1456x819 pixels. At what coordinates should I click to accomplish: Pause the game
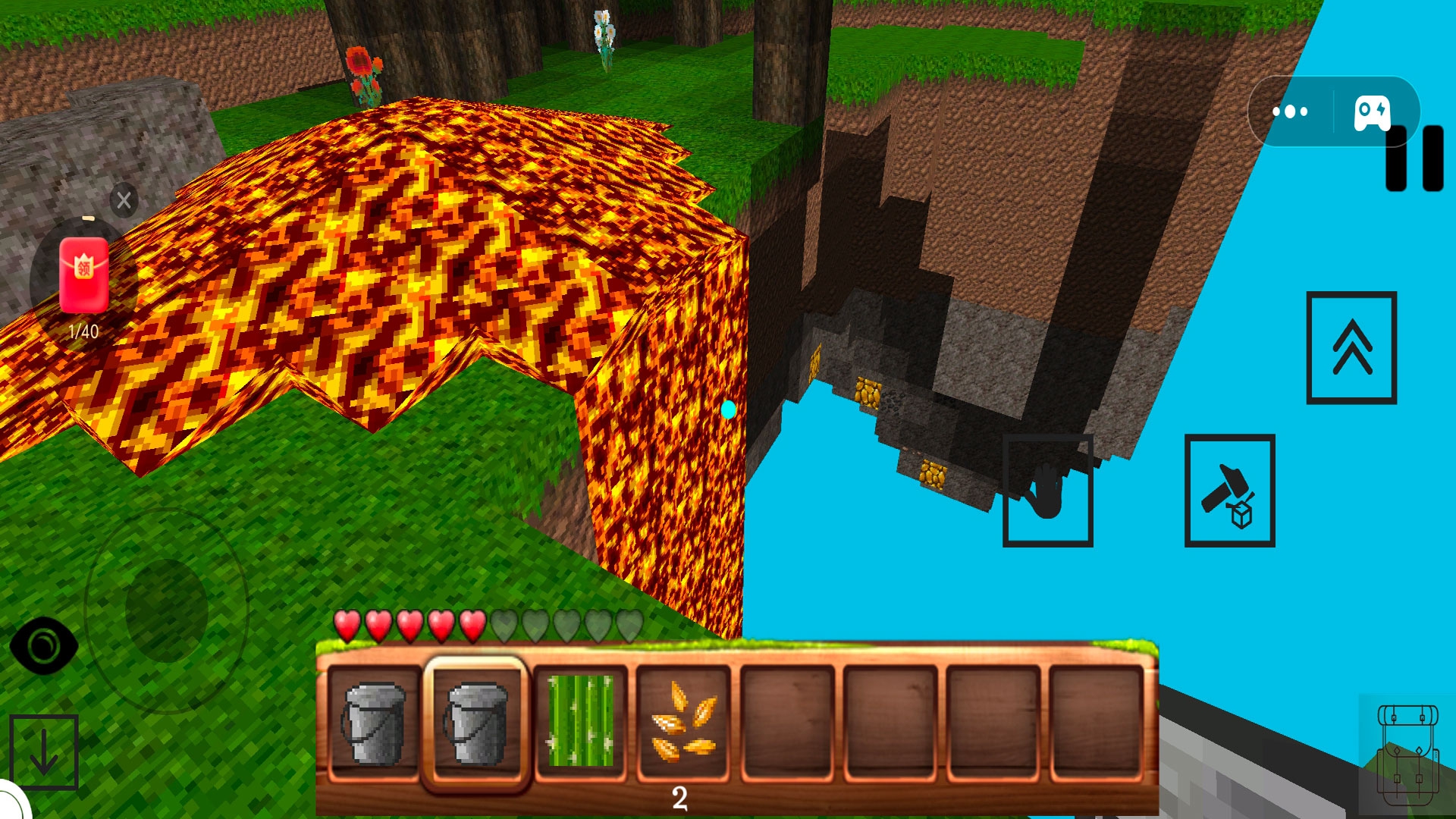click(1414, 159)
